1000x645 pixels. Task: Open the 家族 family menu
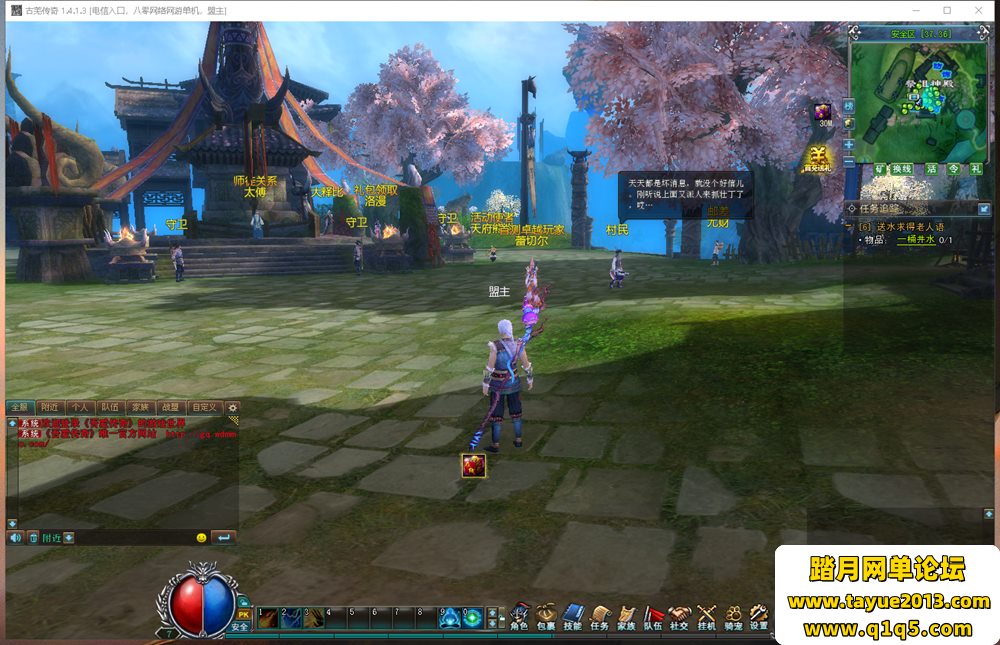627,616
